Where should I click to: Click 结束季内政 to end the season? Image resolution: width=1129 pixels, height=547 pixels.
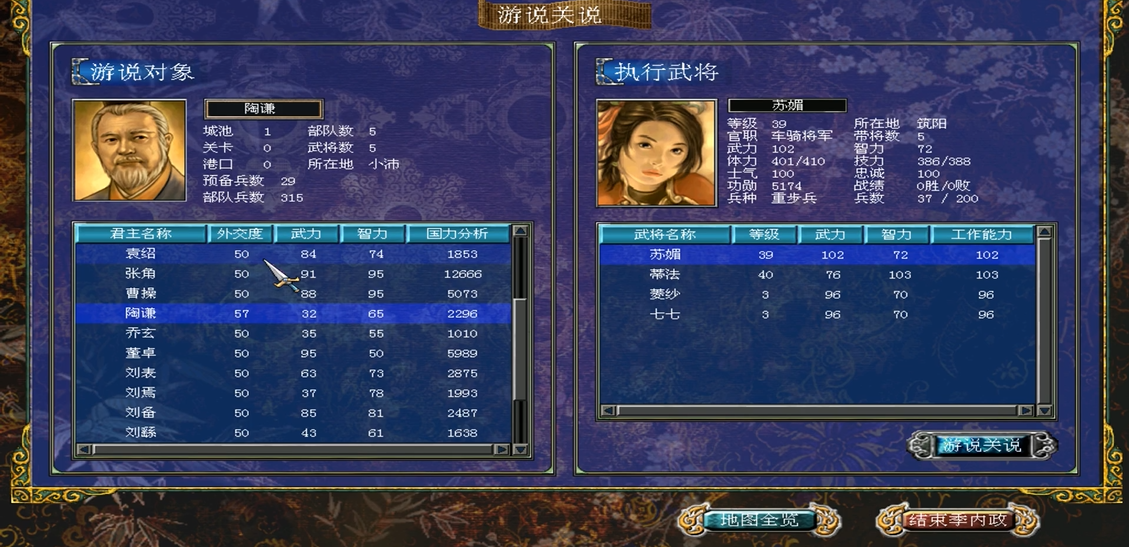(957, 520)
